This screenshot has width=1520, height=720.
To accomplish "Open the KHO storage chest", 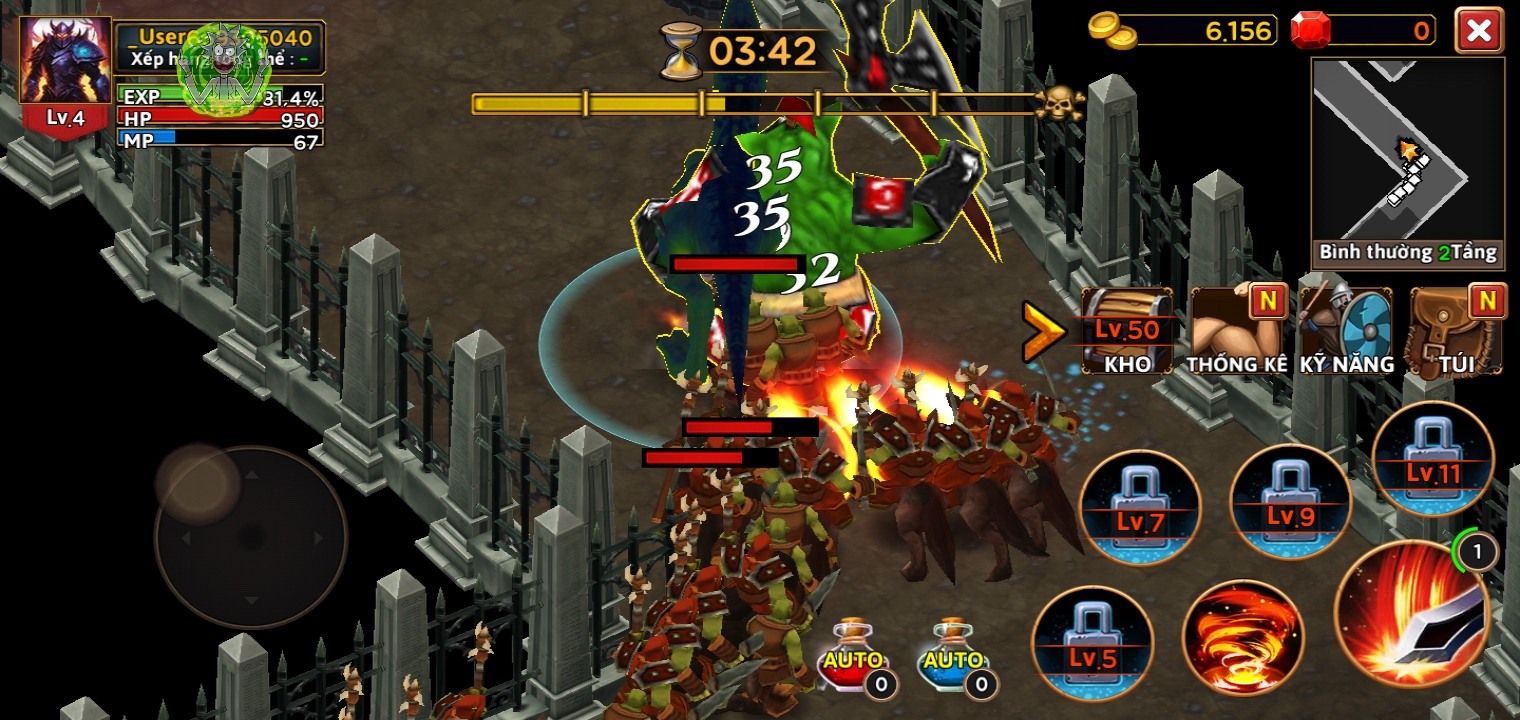I will 1128,332.
